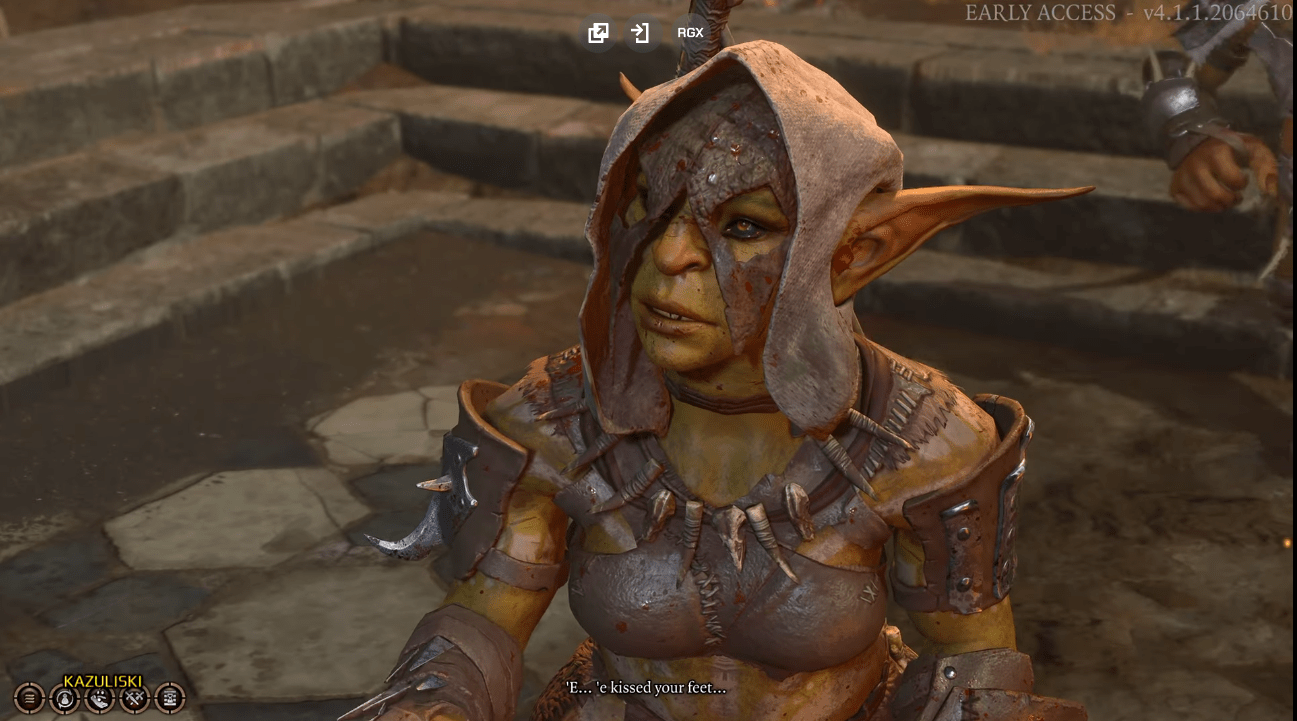Click the pop-out window overlay button
Screen dimensions: 1297x721
coord(598,33)
